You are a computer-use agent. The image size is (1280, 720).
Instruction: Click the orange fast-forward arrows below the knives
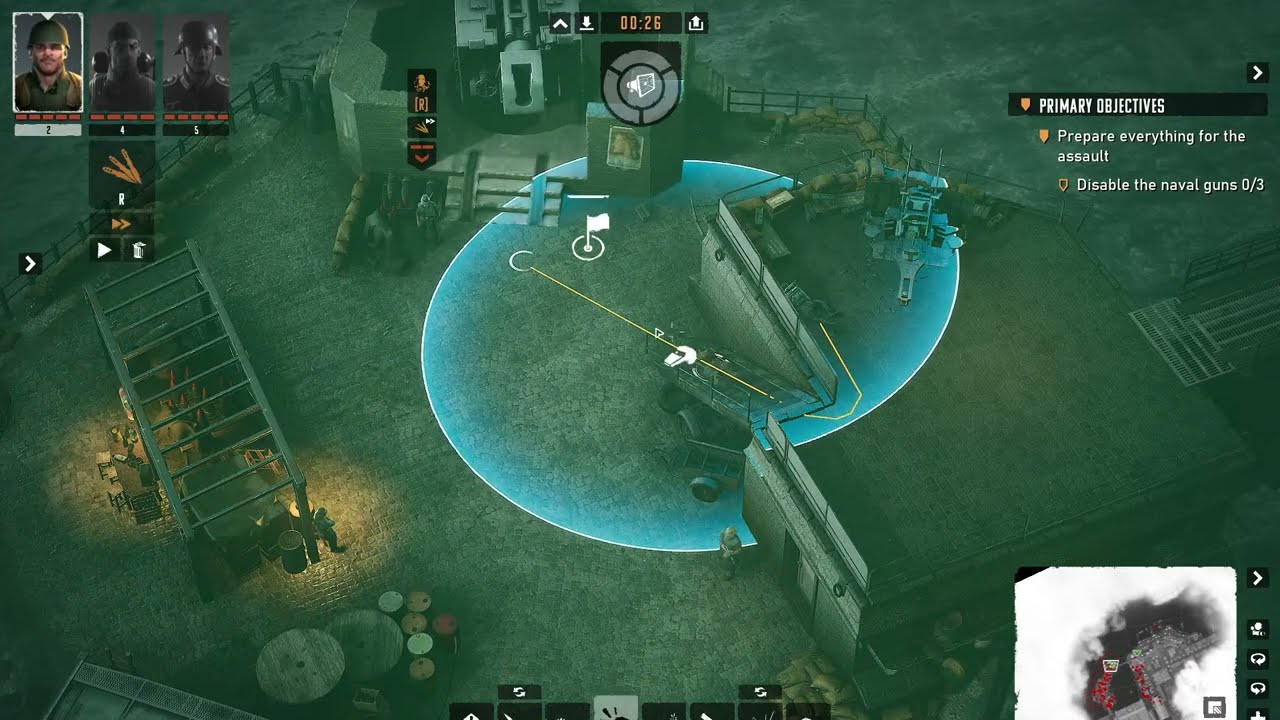click(121, 224)
